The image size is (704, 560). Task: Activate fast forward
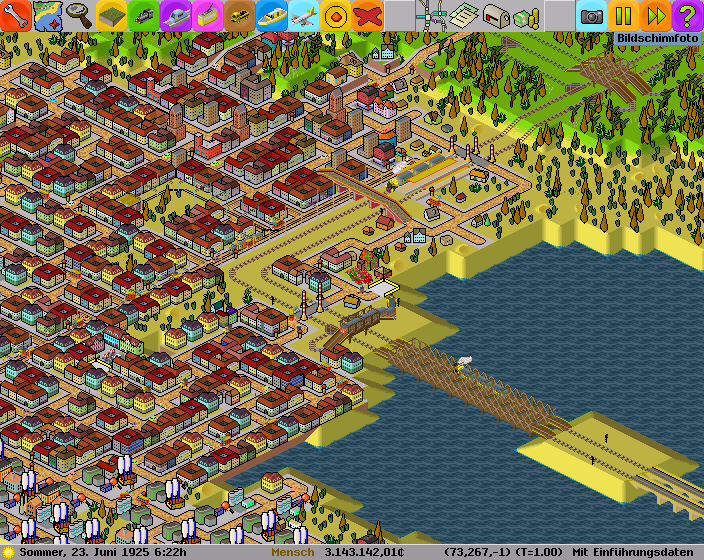click(x=656, y=16)
